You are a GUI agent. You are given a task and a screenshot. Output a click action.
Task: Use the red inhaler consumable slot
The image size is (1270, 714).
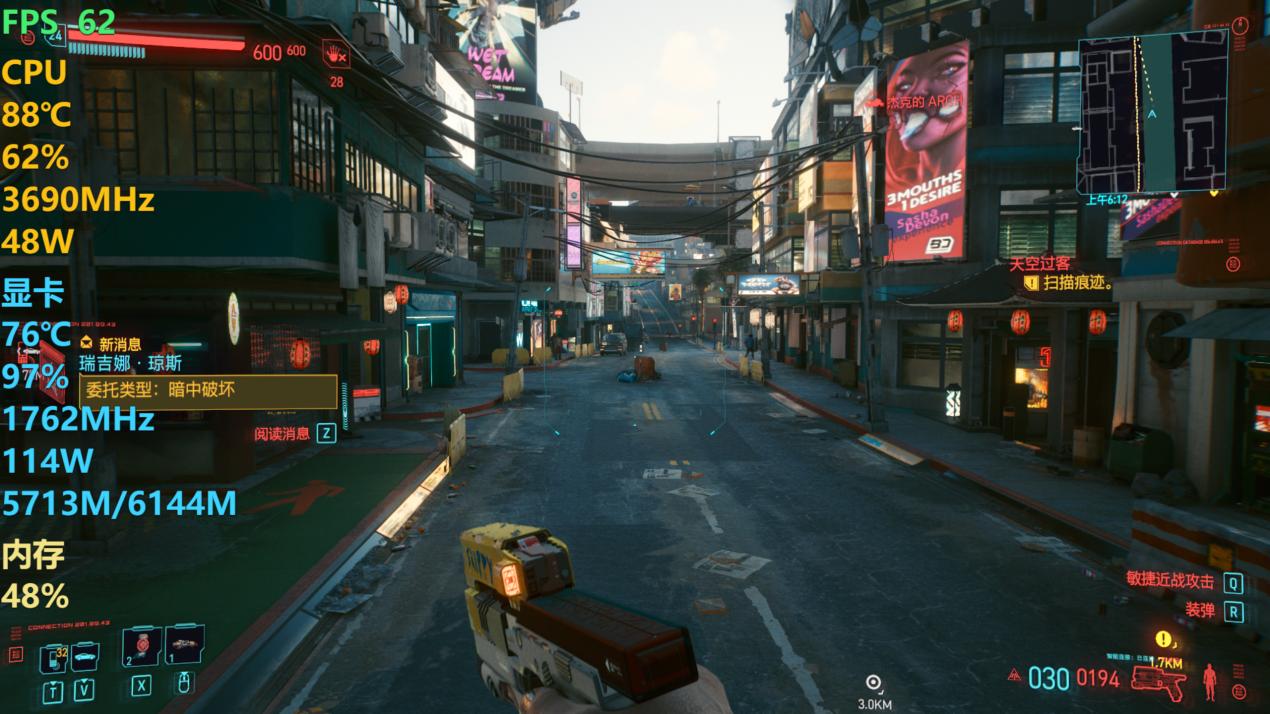click(x=141, y=646)
